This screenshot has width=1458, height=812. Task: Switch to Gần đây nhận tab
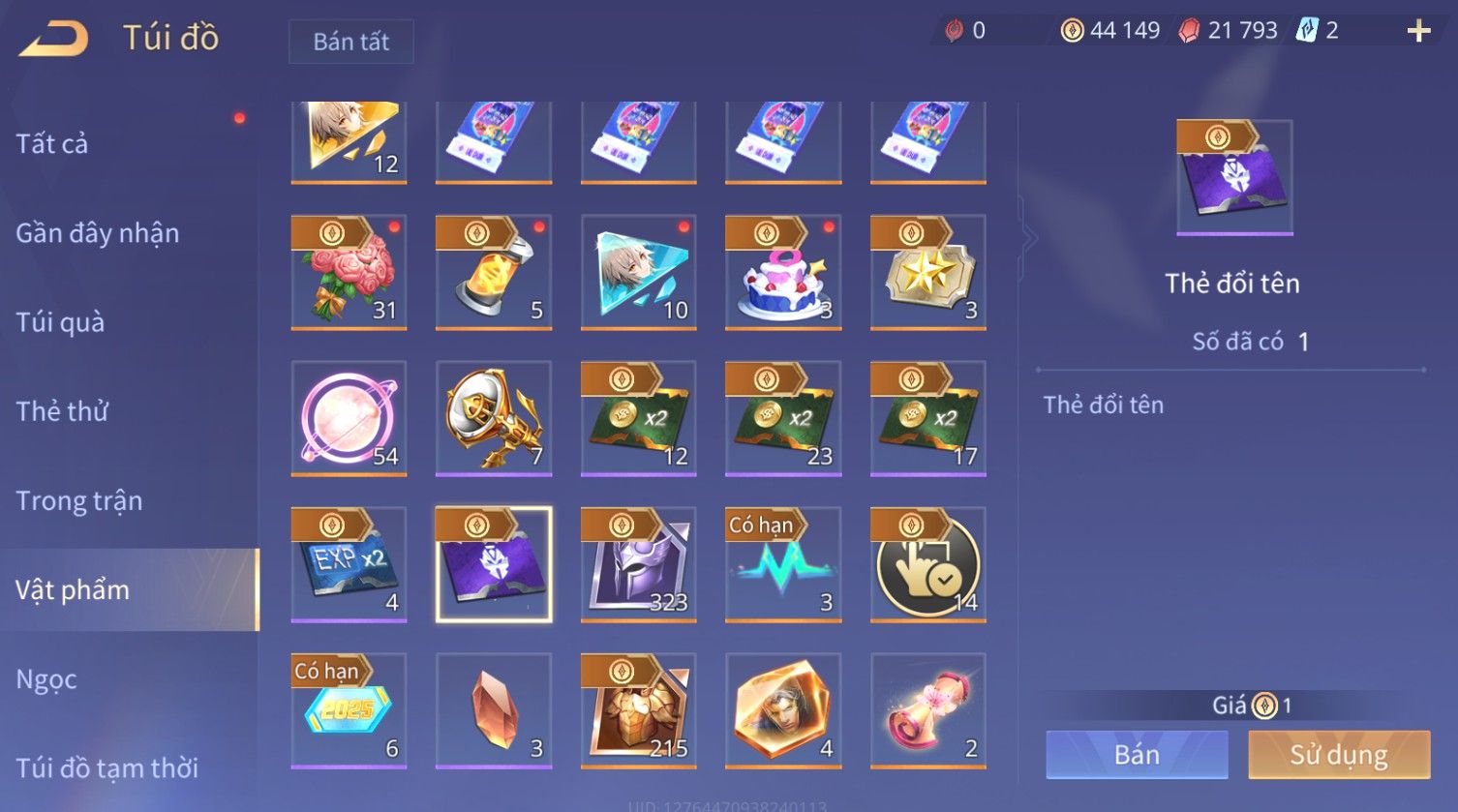[97, 233]
